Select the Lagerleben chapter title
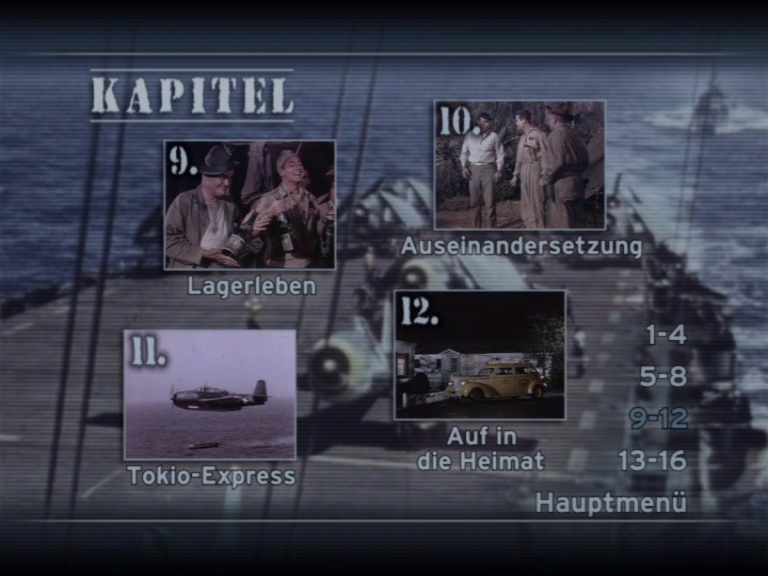 pyautogui.click(x=252, y=286)
